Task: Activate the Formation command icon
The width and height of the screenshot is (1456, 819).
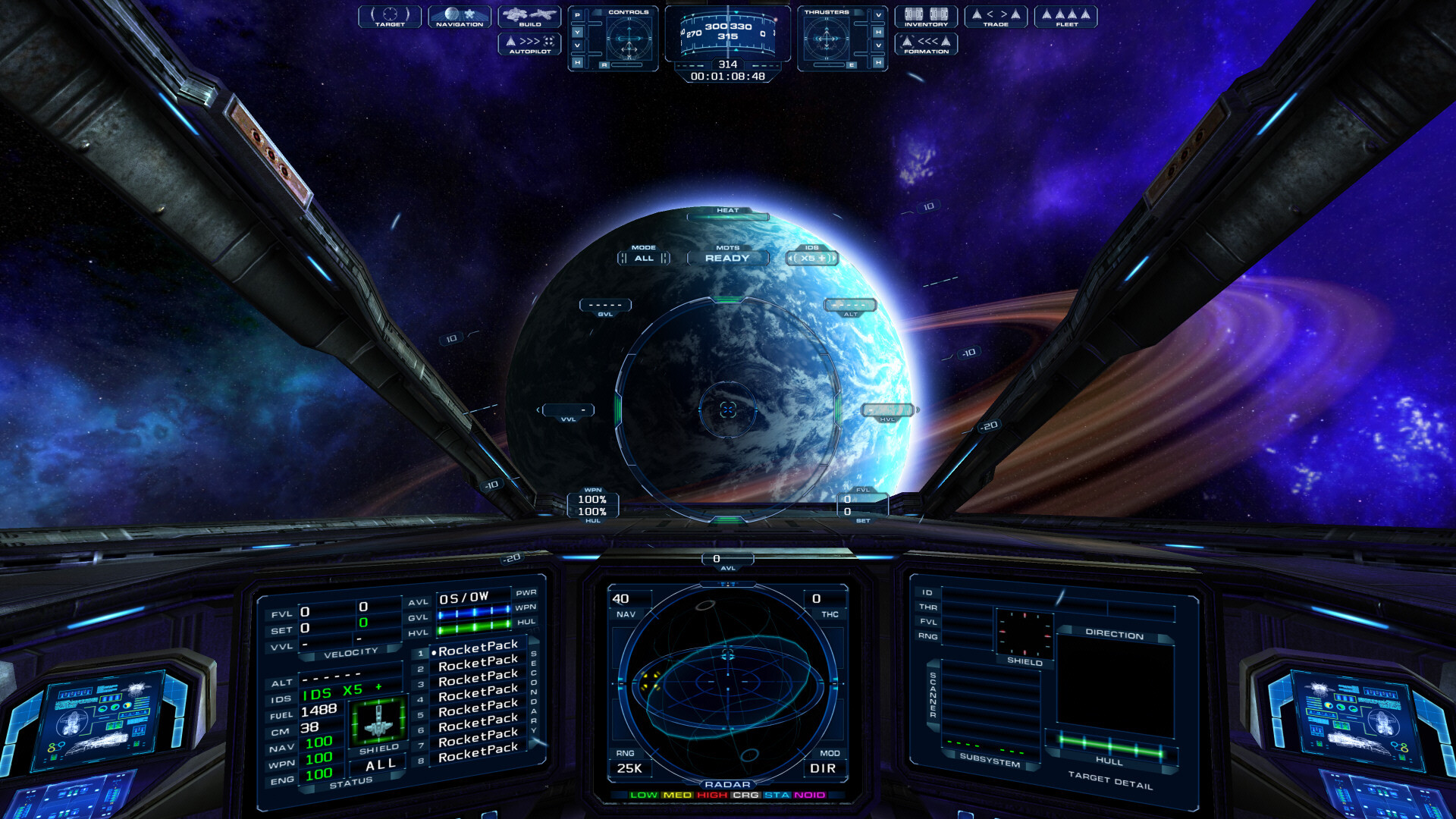Action: [x=927, y=44]
